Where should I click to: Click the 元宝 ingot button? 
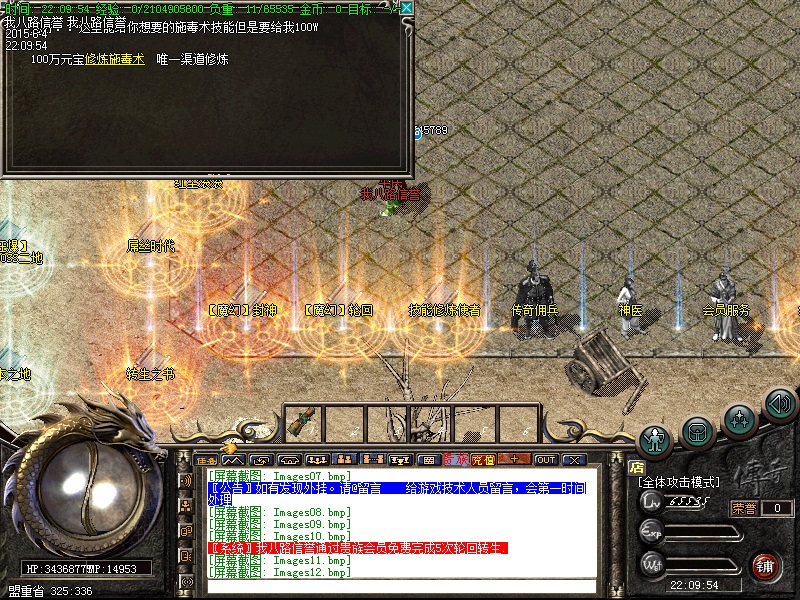(x=483, y=460)
